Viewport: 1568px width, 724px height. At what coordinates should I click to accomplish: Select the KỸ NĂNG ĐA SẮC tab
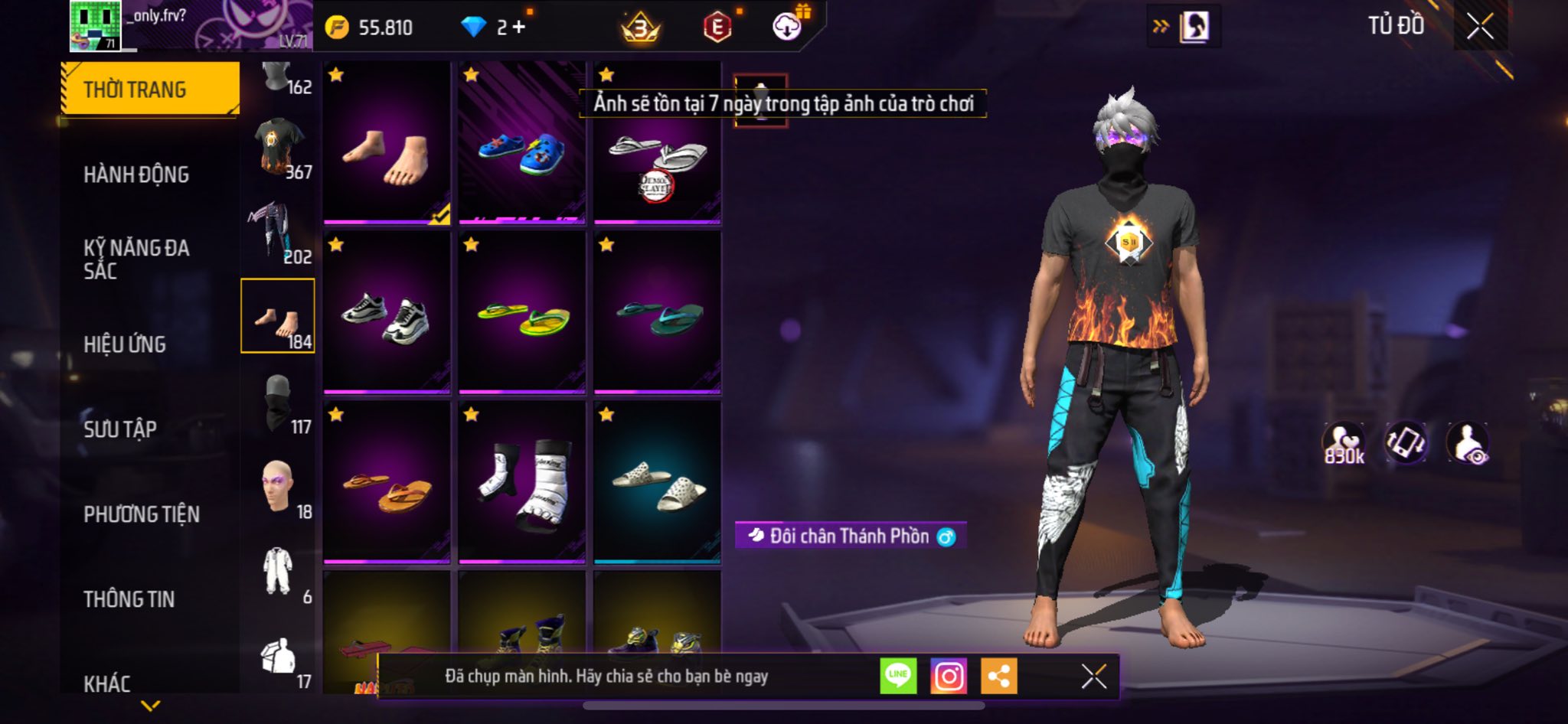click(x=136, y=259)
